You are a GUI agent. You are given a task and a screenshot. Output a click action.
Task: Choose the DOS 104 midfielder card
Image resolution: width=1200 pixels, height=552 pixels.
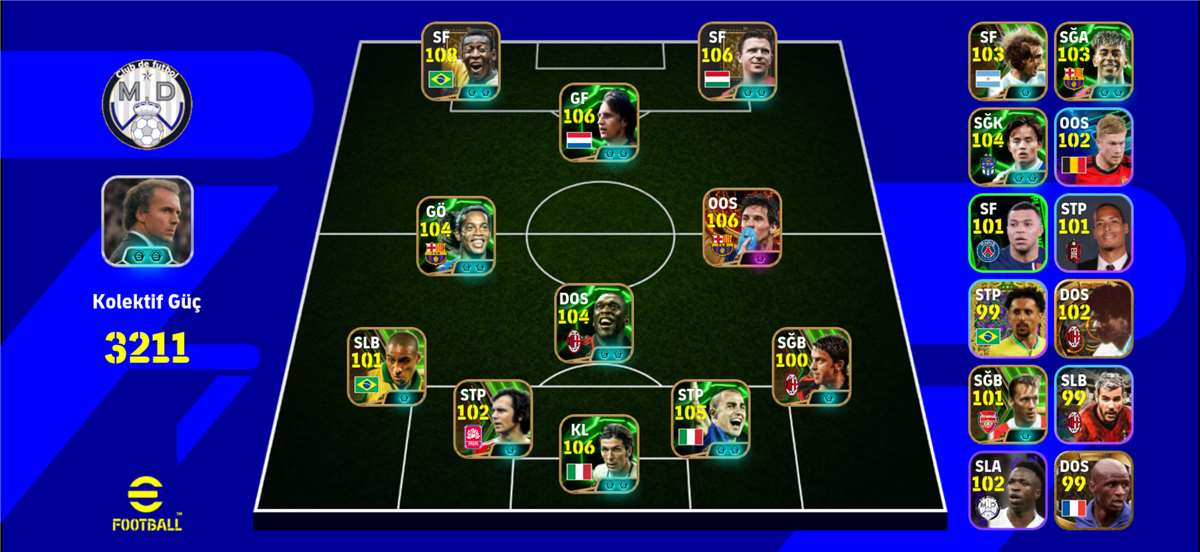coord(594,323)
